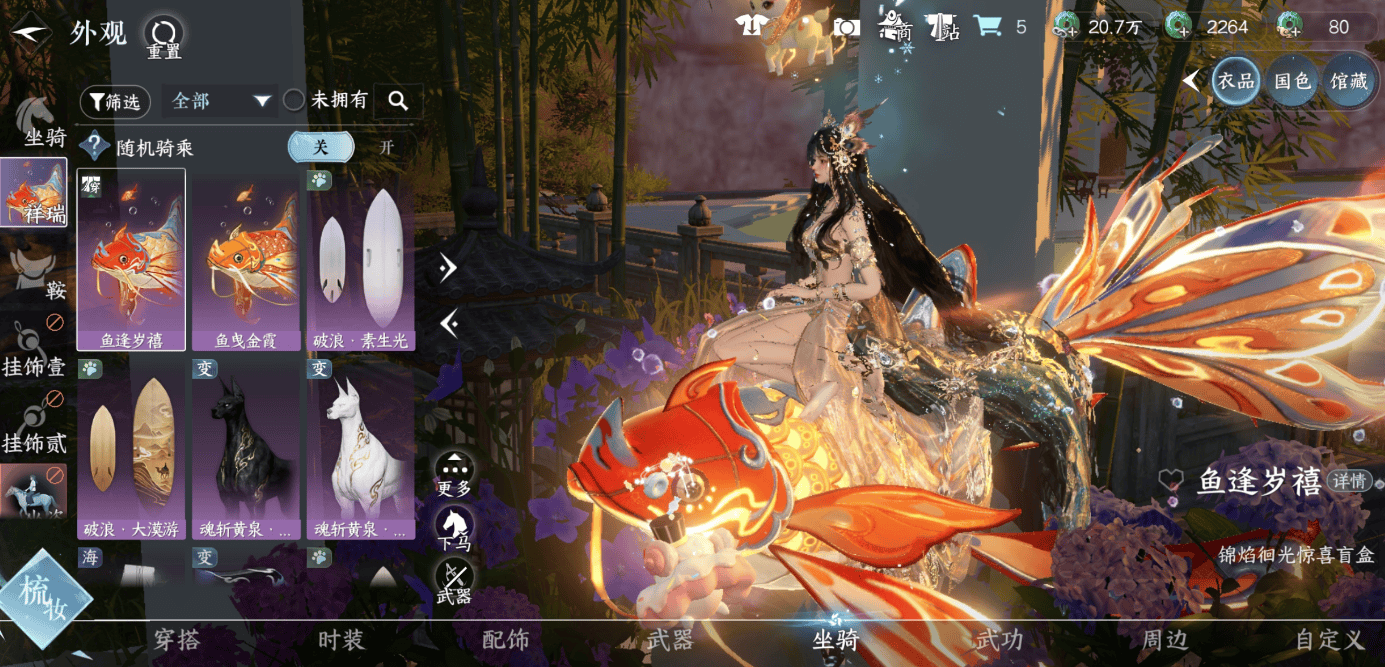Switch to the 武功 bottom tab
The image size is (1385, 667).
(999, 640)
